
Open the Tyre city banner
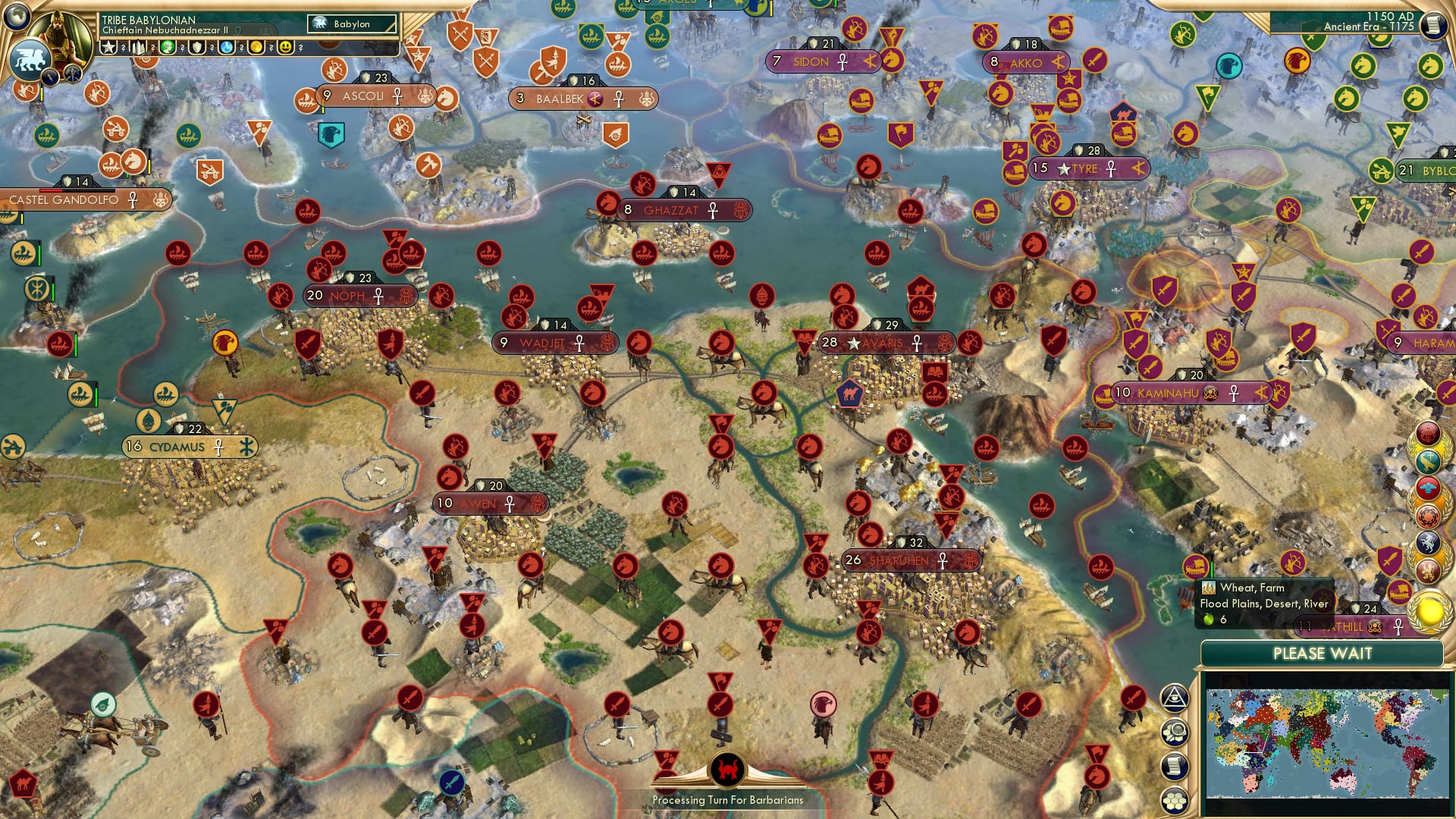coord(1085,169)
